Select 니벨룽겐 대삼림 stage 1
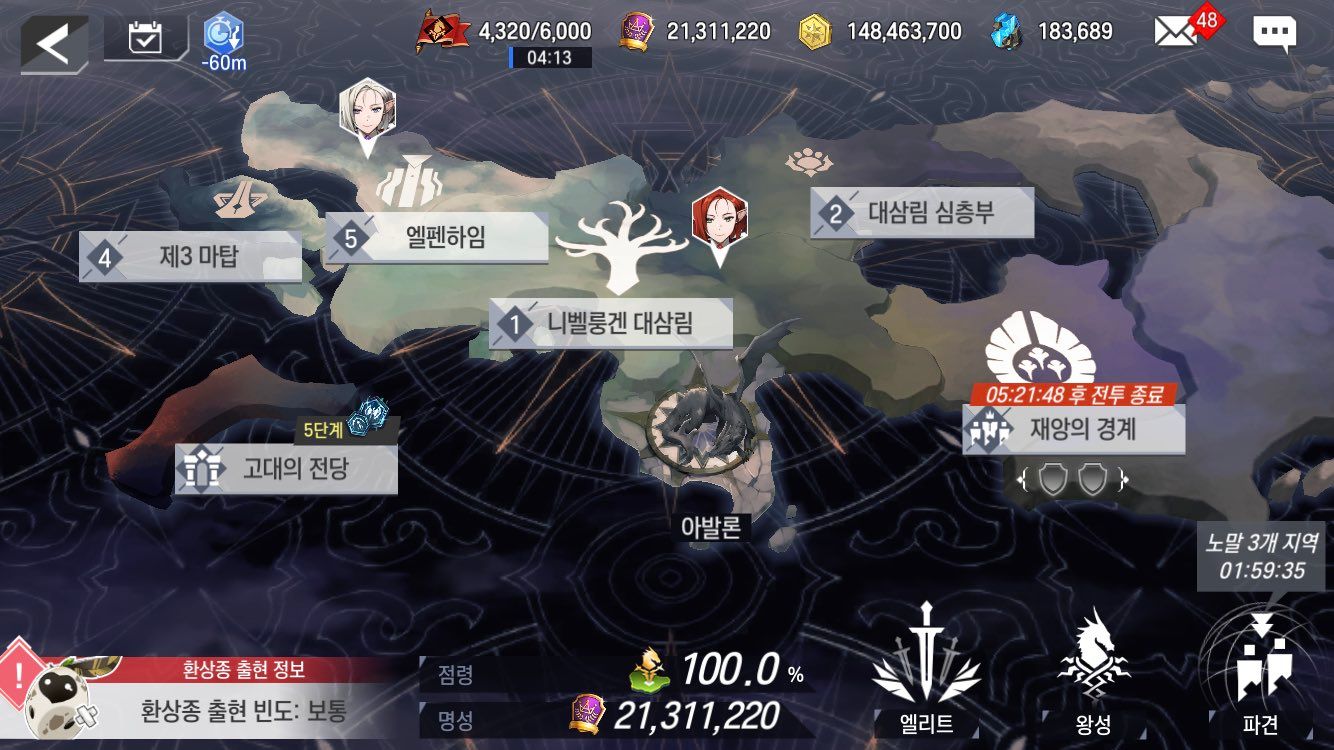This screenshot has width=1334, height=750. [611, 324]
